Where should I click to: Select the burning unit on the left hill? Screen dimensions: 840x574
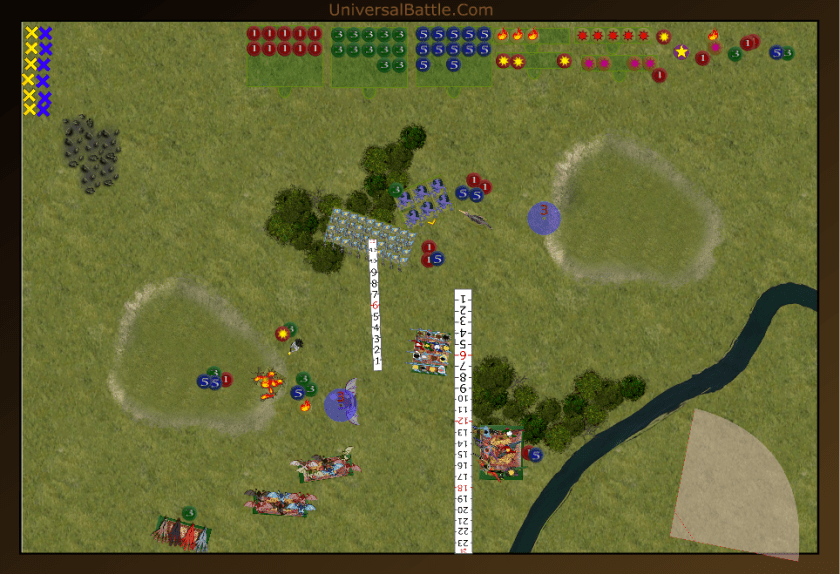(267, 383)
